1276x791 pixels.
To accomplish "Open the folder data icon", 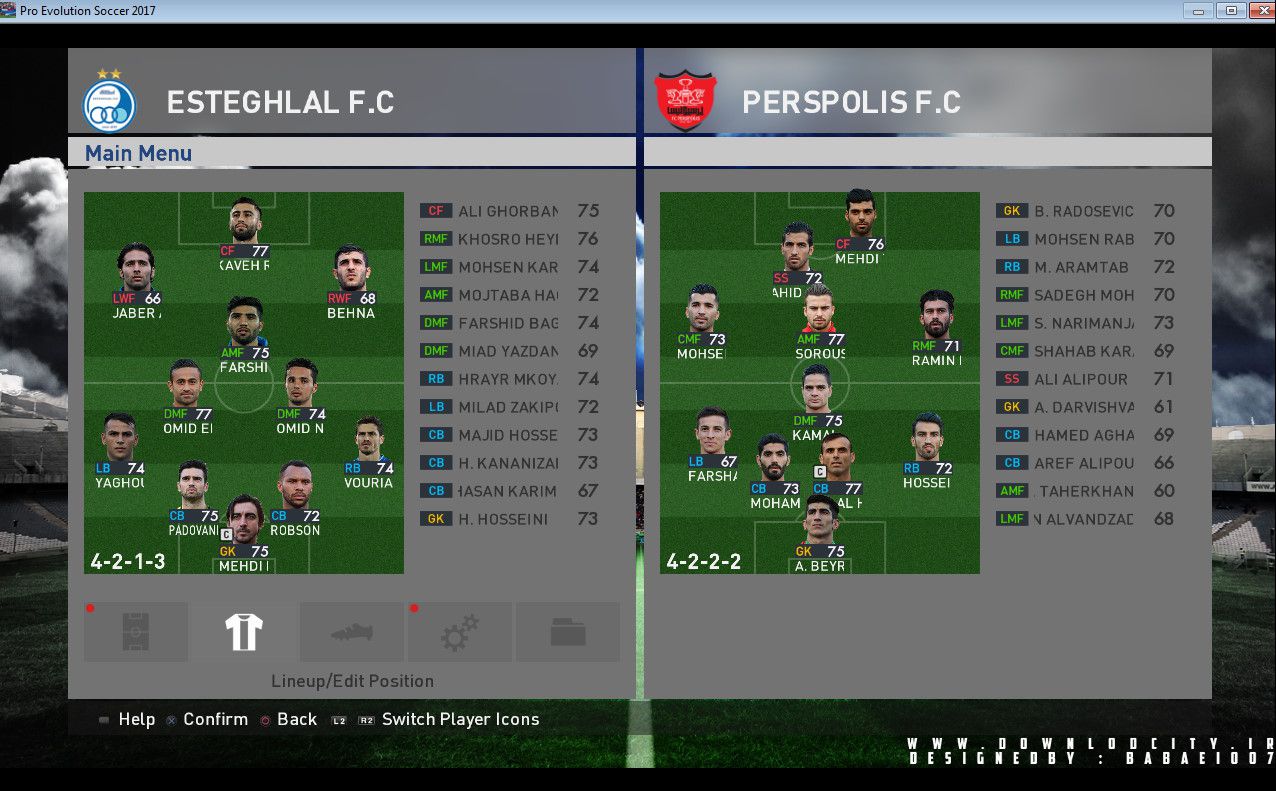I will (x=568, y=632).
